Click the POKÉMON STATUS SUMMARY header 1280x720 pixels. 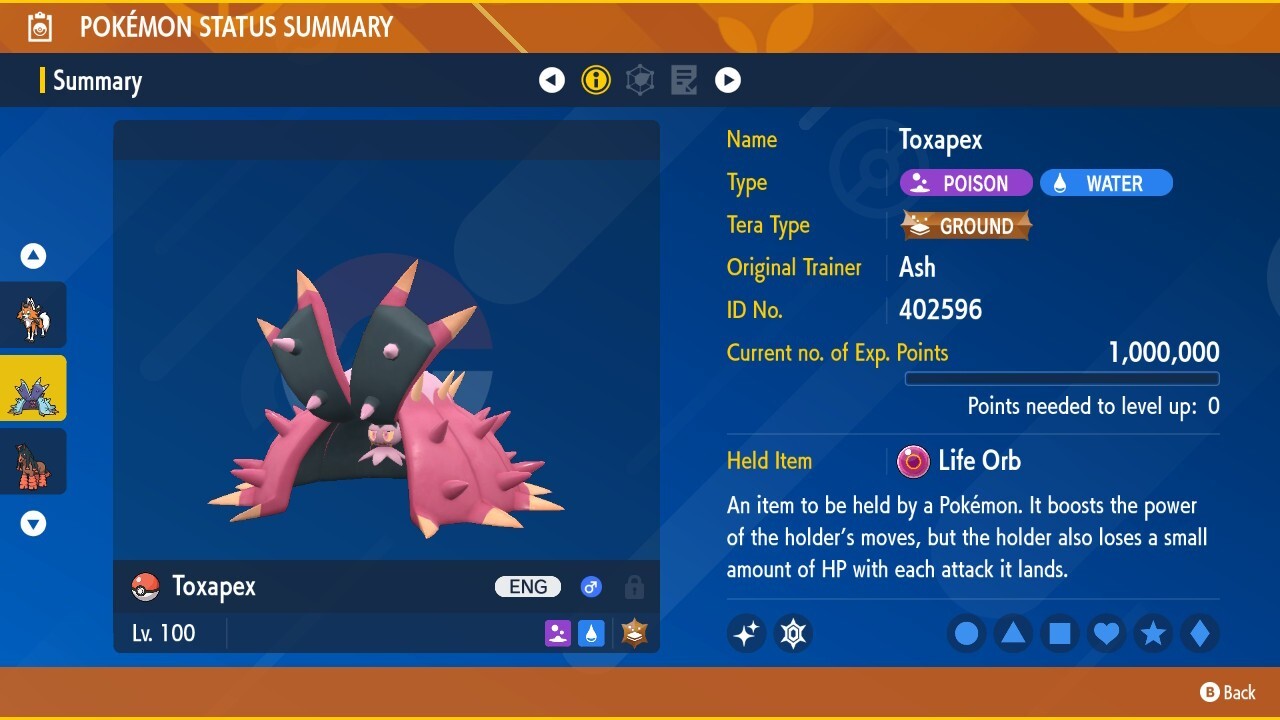click(237, 27)
